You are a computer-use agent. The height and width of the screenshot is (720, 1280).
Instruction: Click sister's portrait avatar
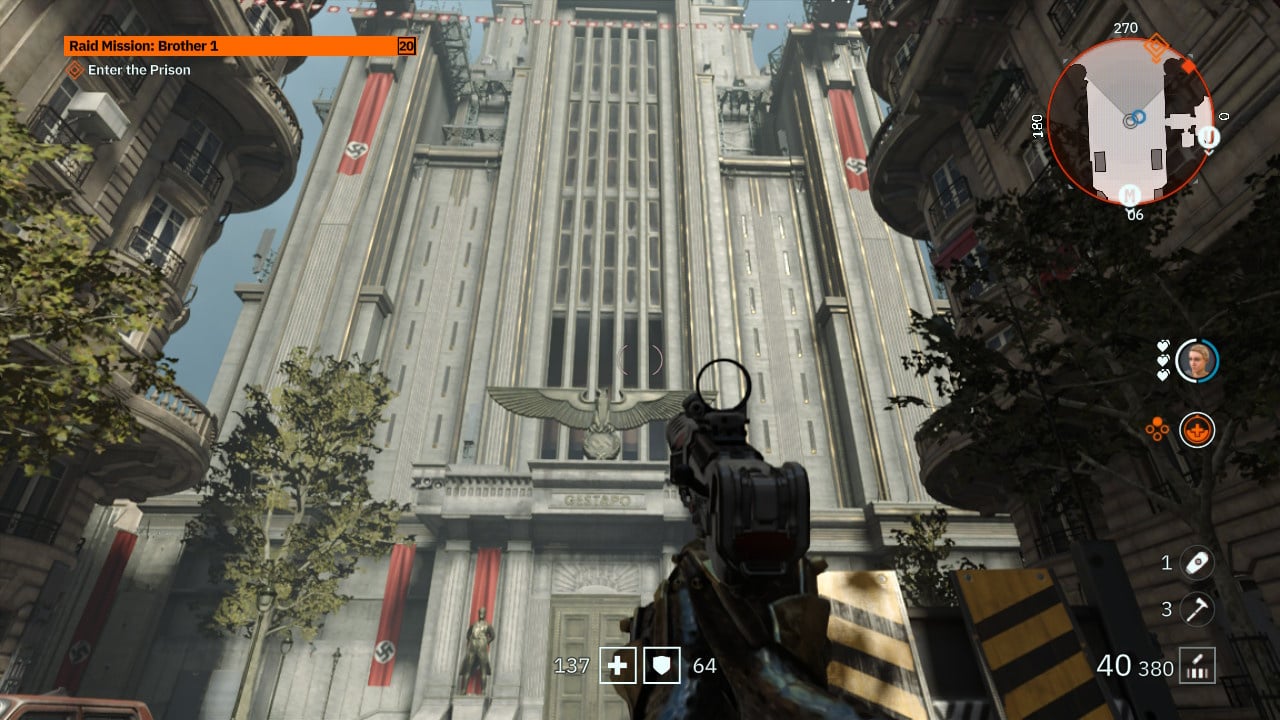pos(1198,360)
